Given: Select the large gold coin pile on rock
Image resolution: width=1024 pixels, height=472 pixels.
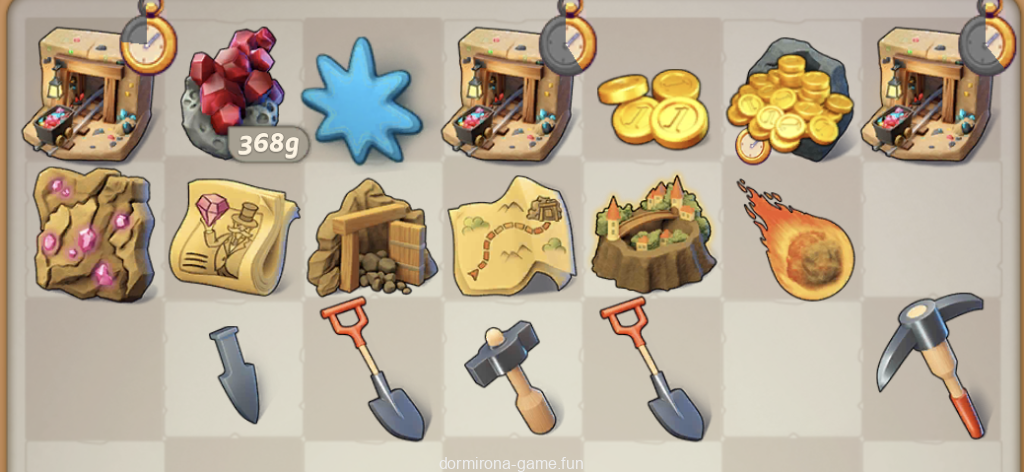Looking at the screenshot, I should click(790, 98).
